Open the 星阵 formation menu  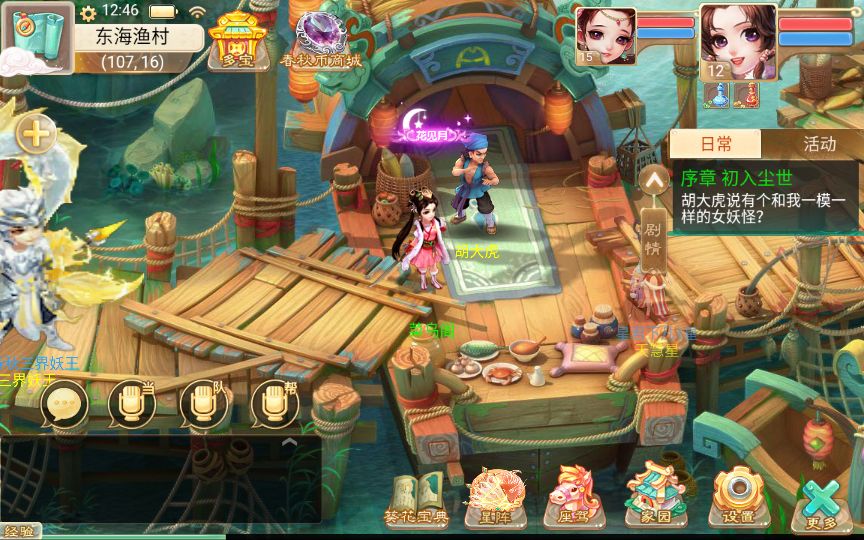(491, 497)
